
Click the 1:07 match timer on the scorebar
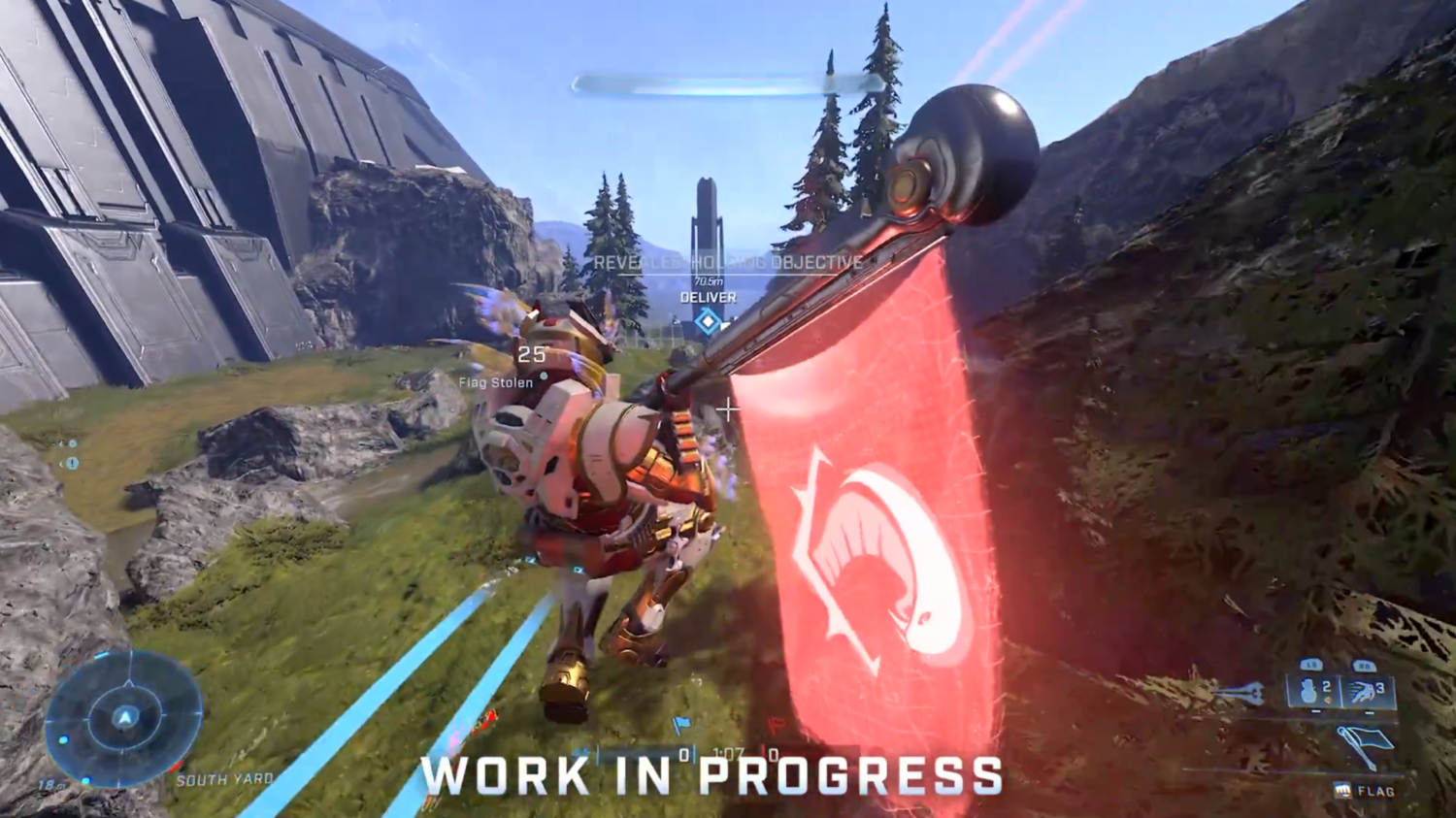730,752
